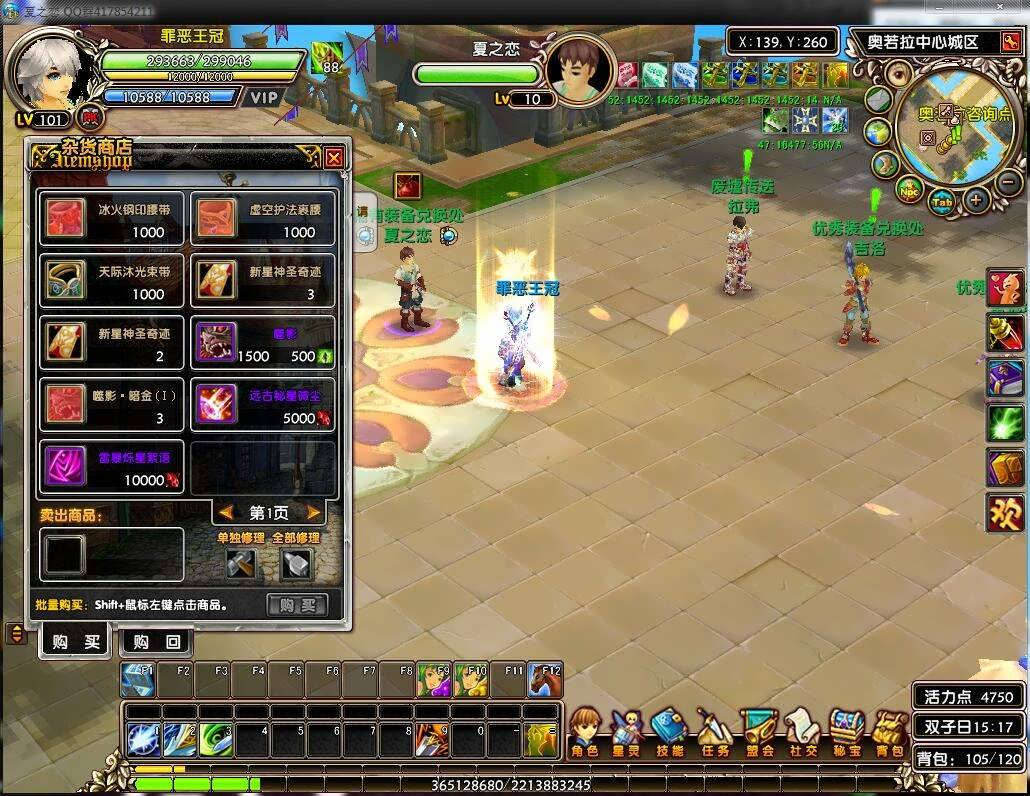Screen dimensions: 1030x796
Task: Close the 杂货商店 item shop window
Action: pos(334,157)
